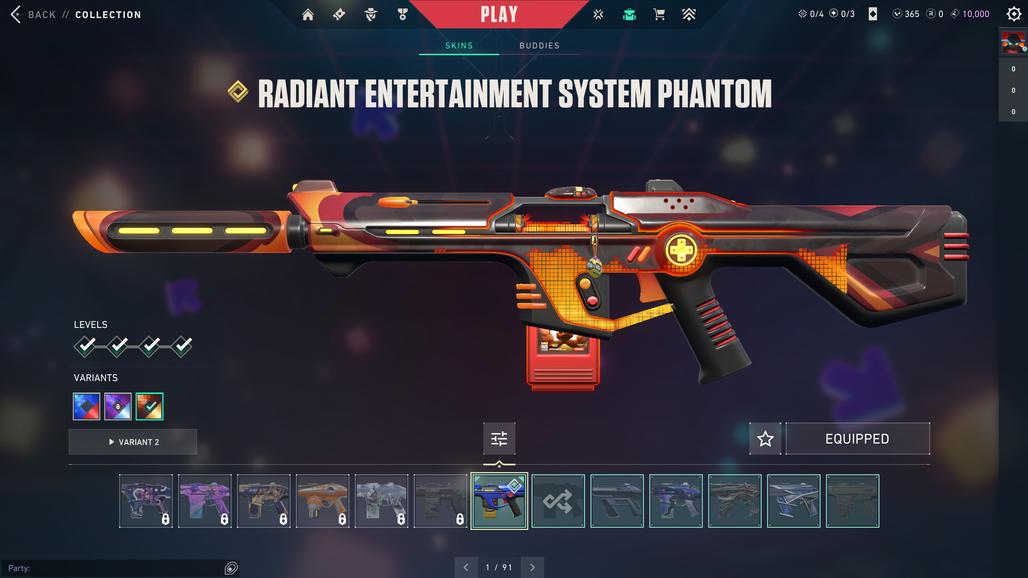Open the player avatar card

click(1013, 43)
